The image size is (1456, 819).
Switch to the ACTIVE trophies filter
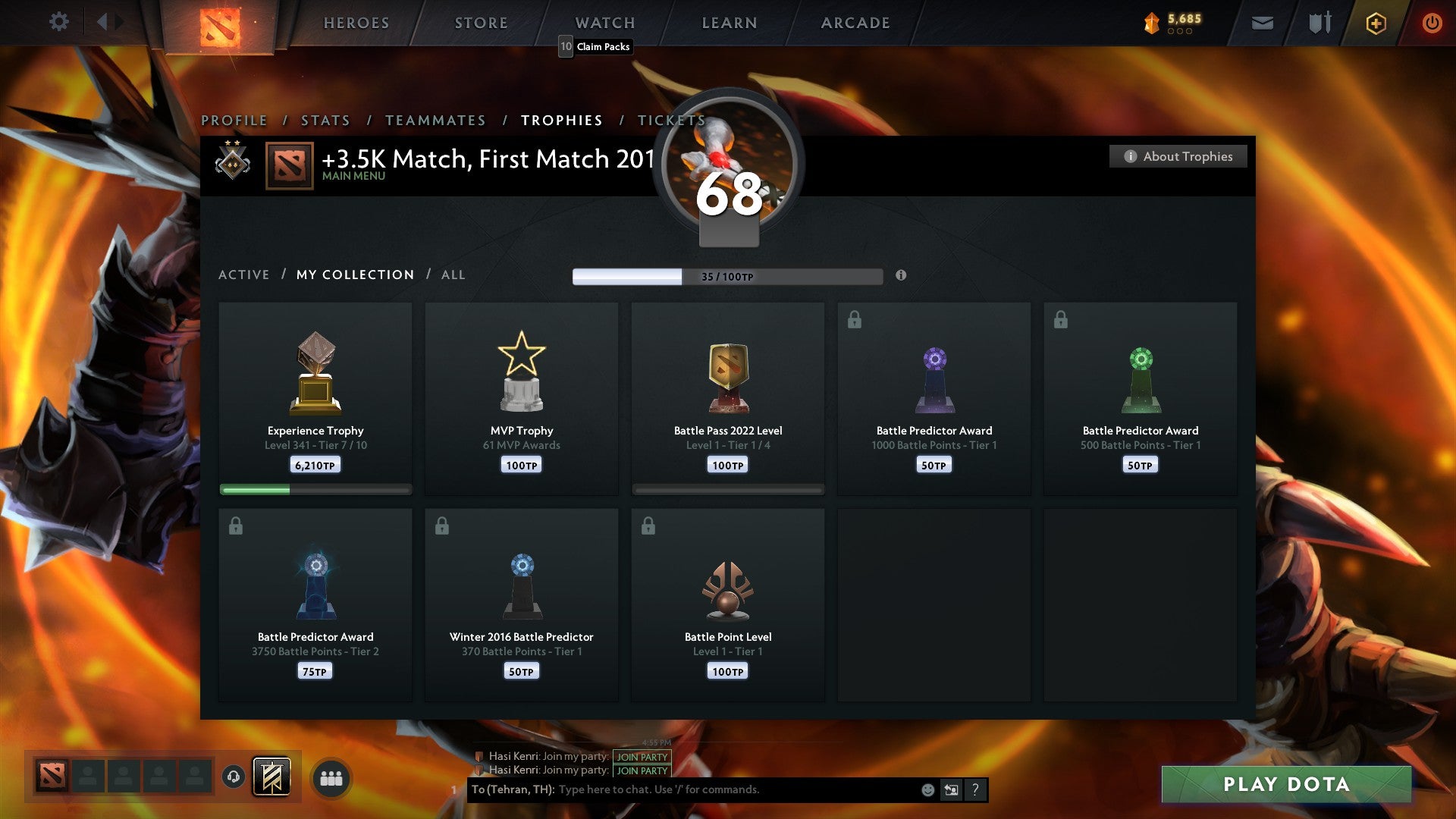pos(243,275)
